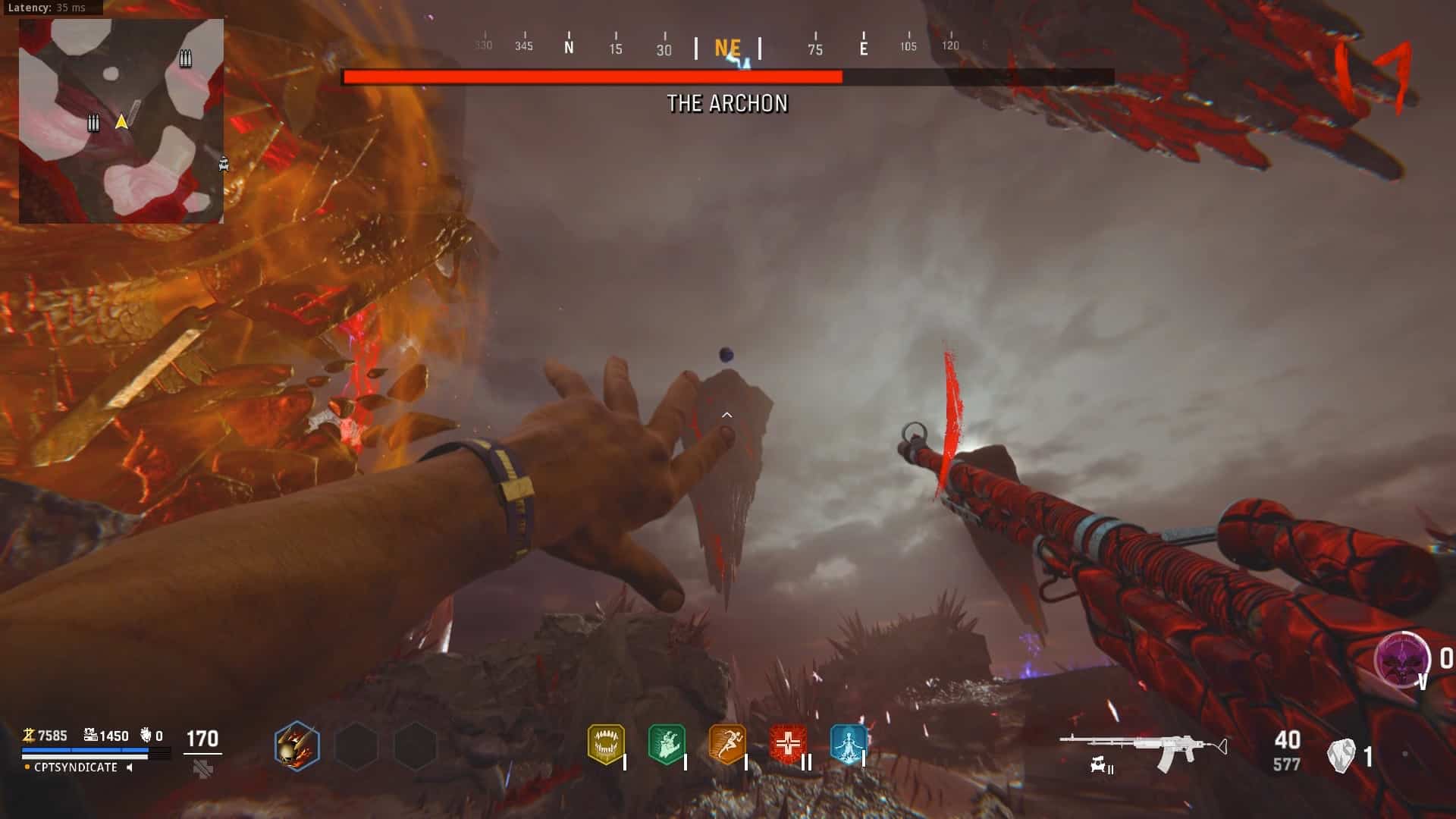Activate the purple demon field upgrade
Viewport: 1456px width, 819px height.
click(x=1402, y=658)
